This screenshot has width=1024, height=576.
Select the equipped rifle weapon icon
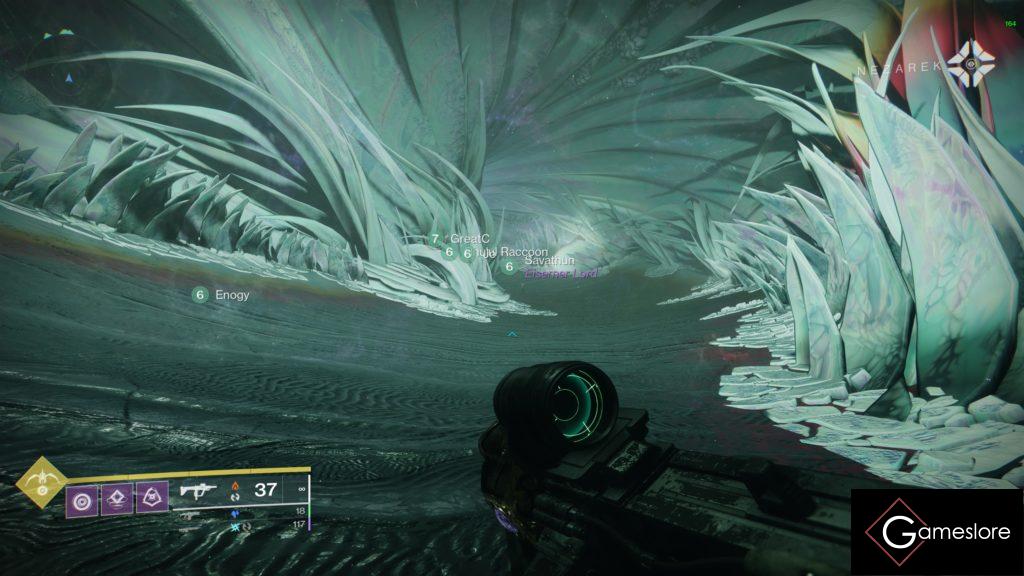point(199,490)
